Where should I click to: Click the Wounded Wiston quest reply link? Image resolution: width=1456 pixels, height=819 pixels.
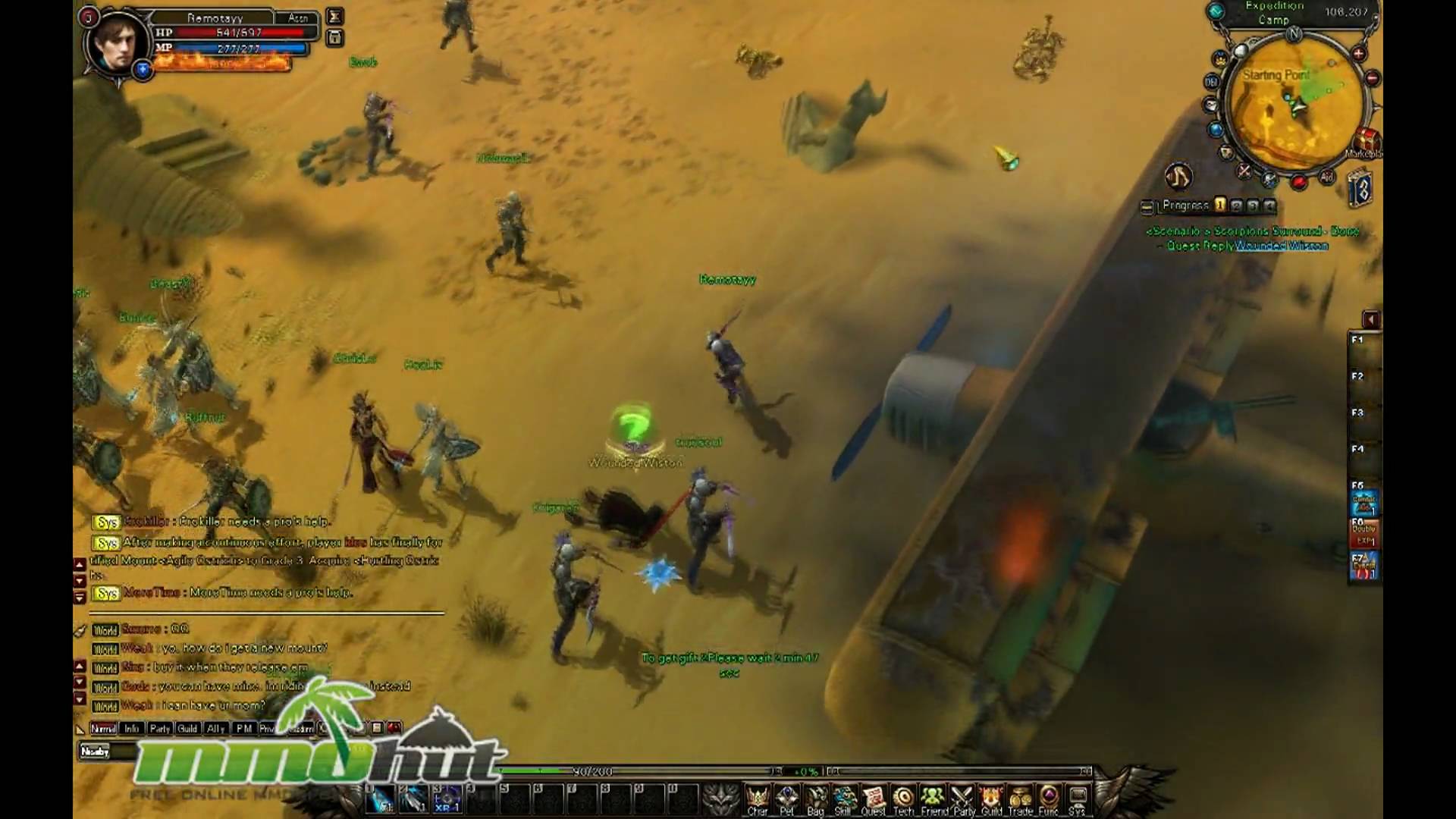point(1282,245)
